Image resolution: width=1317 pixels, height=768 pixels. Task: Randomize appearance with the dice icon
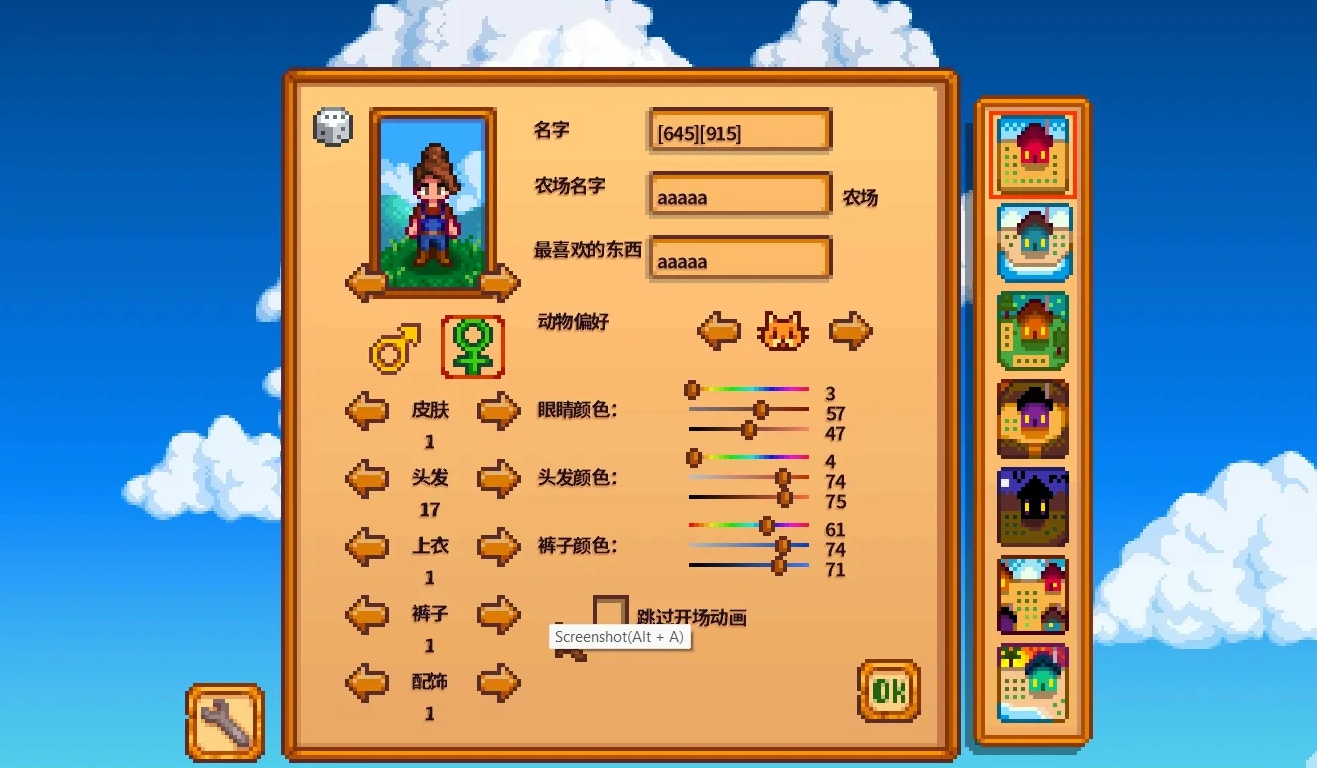(333, 126)
